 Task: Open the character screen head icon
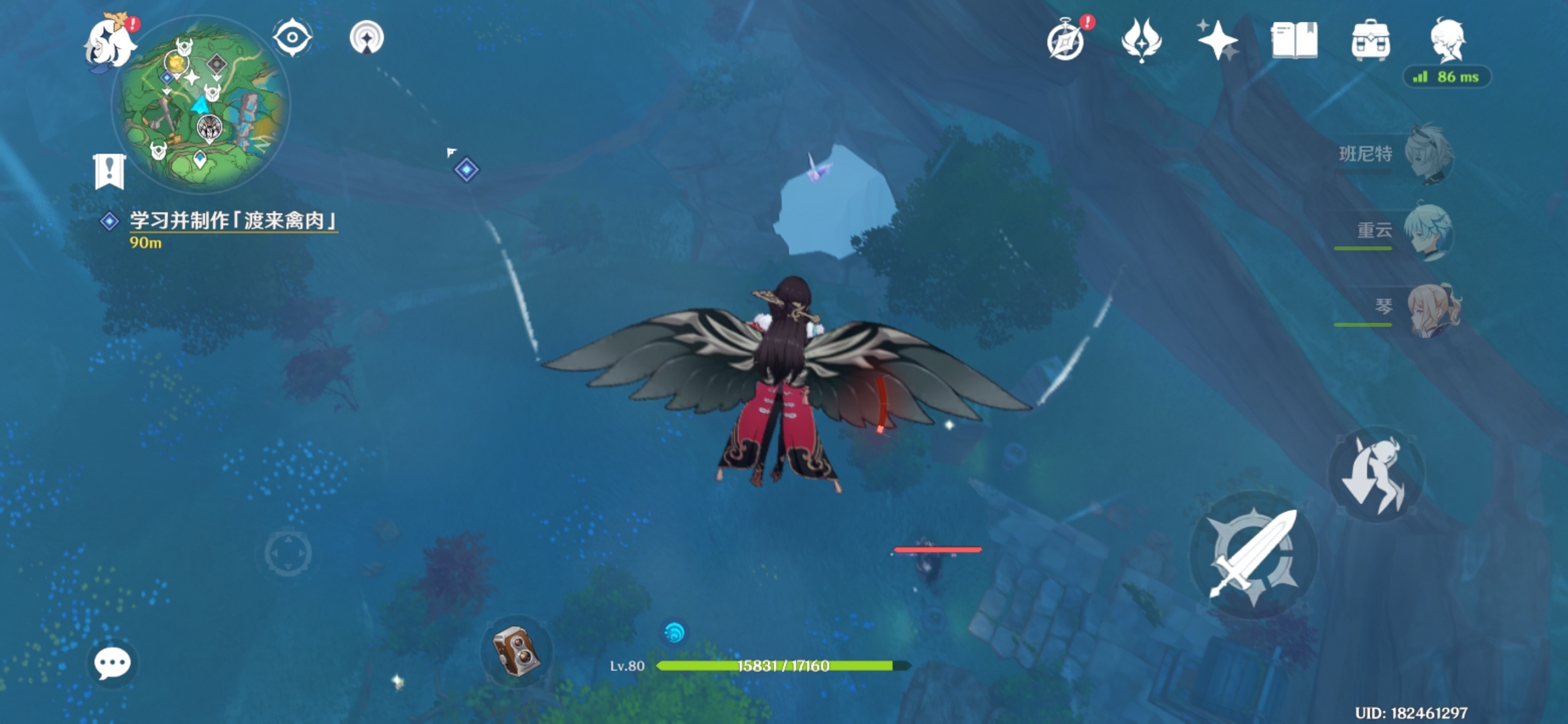[1448, 40]
